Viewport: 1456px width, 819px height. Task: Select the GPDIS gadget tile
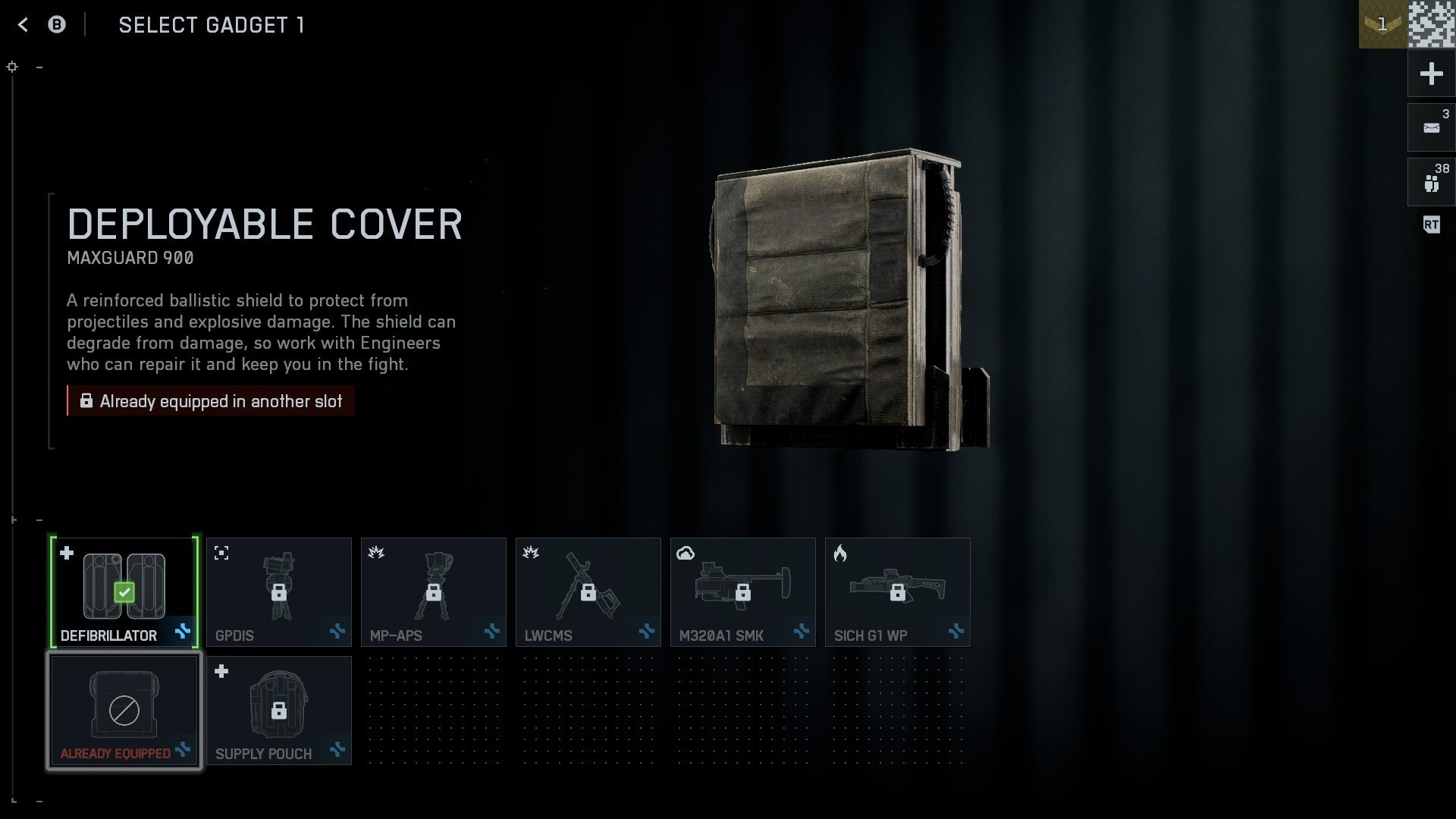pos(278,591)
